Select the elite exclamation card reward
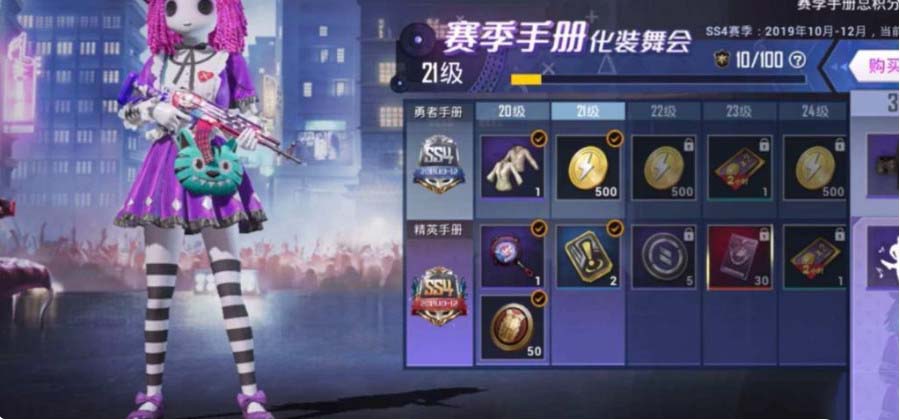This screenshot has width=900, height=420. [589, 255]
